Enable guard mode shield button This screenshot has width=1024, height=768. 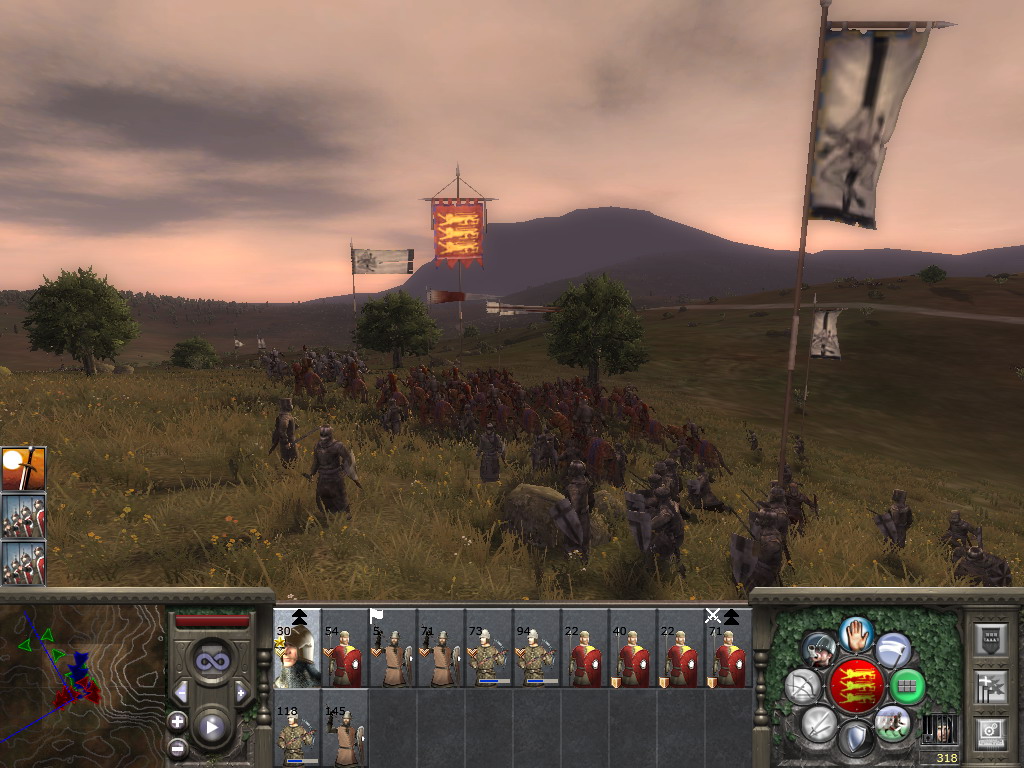[x=856, y=740]
